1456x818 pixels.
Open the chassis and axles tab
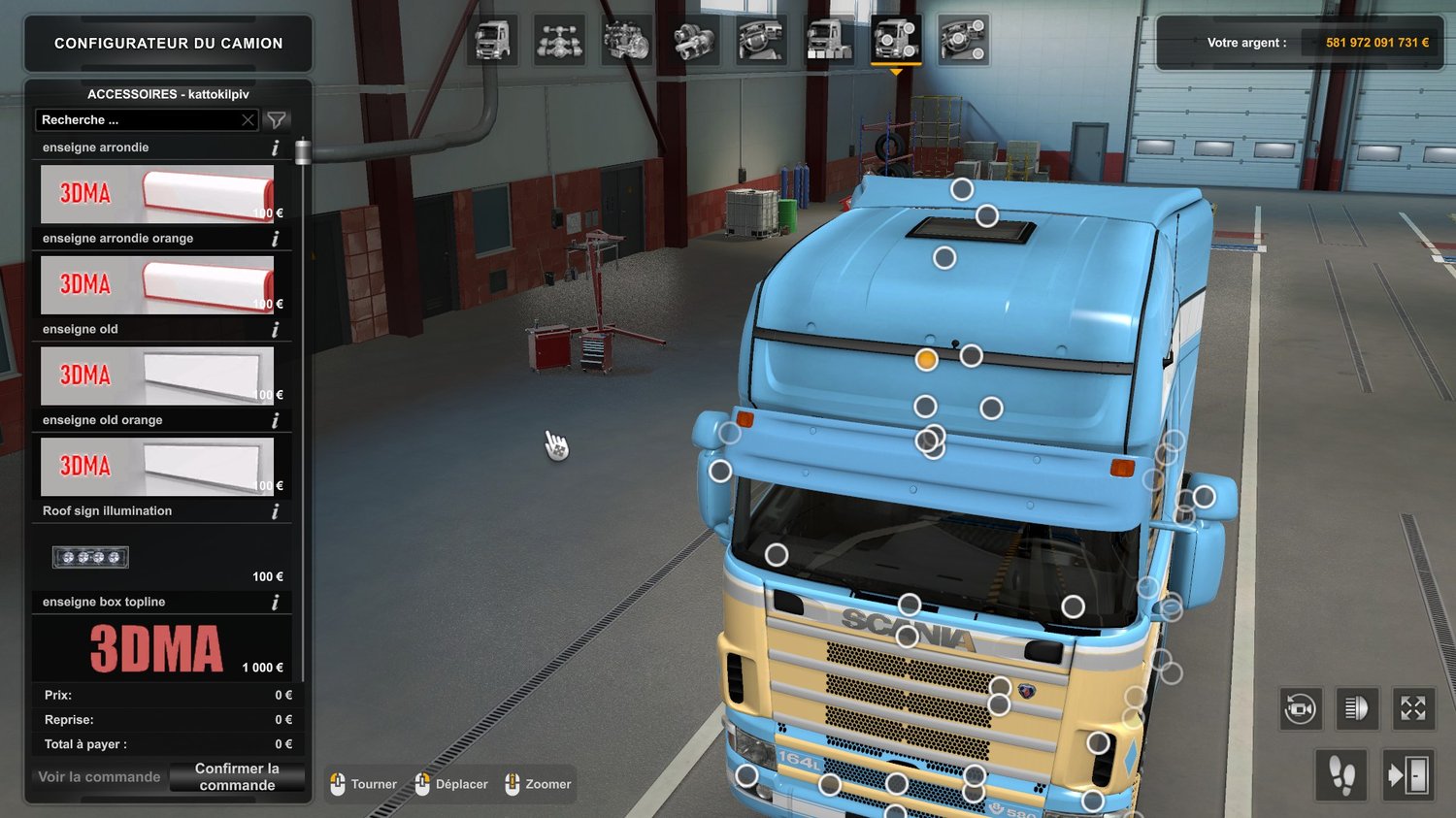(559, 41)
